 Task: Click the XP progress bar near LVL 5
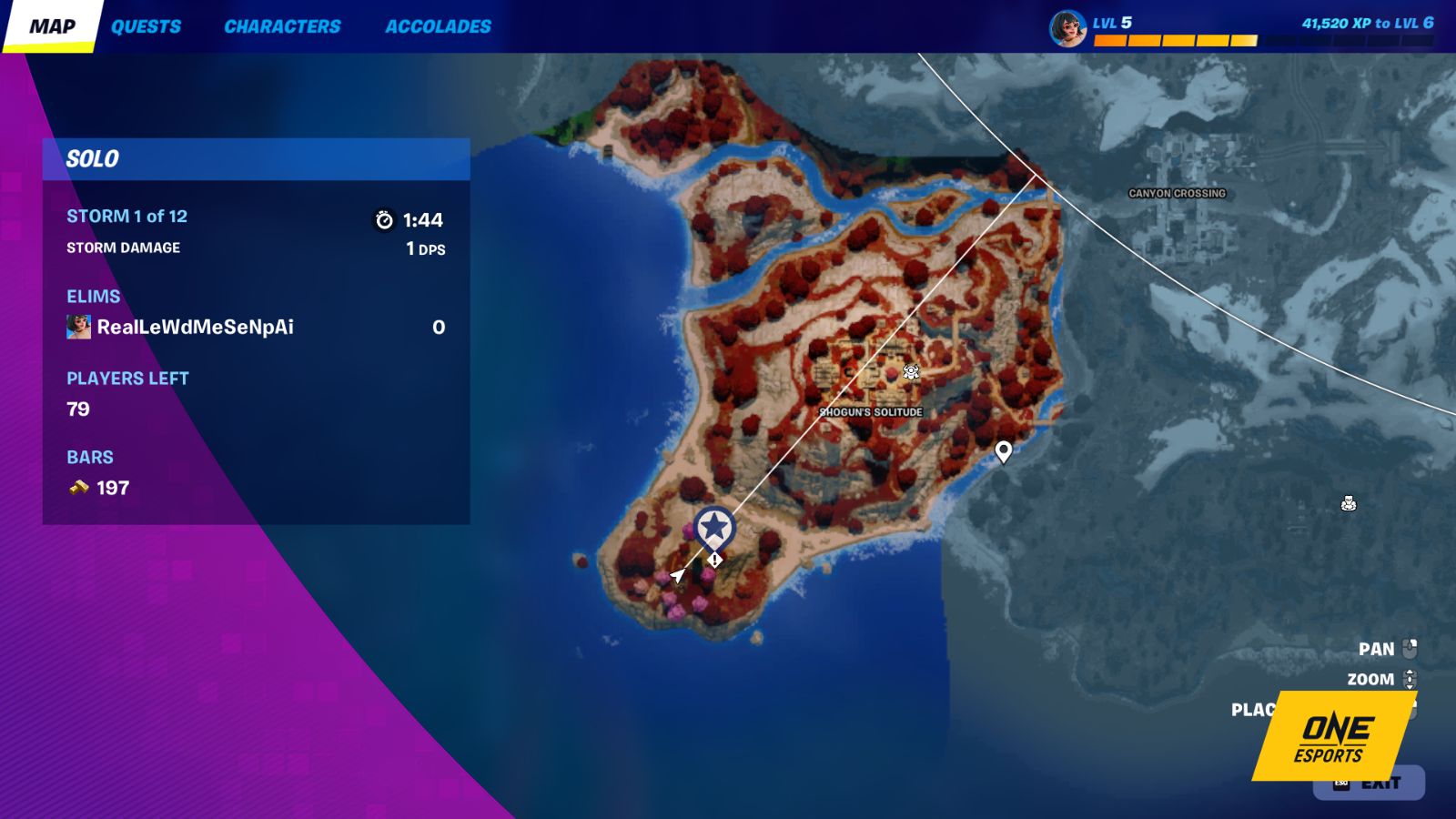tap(1174, 38)
